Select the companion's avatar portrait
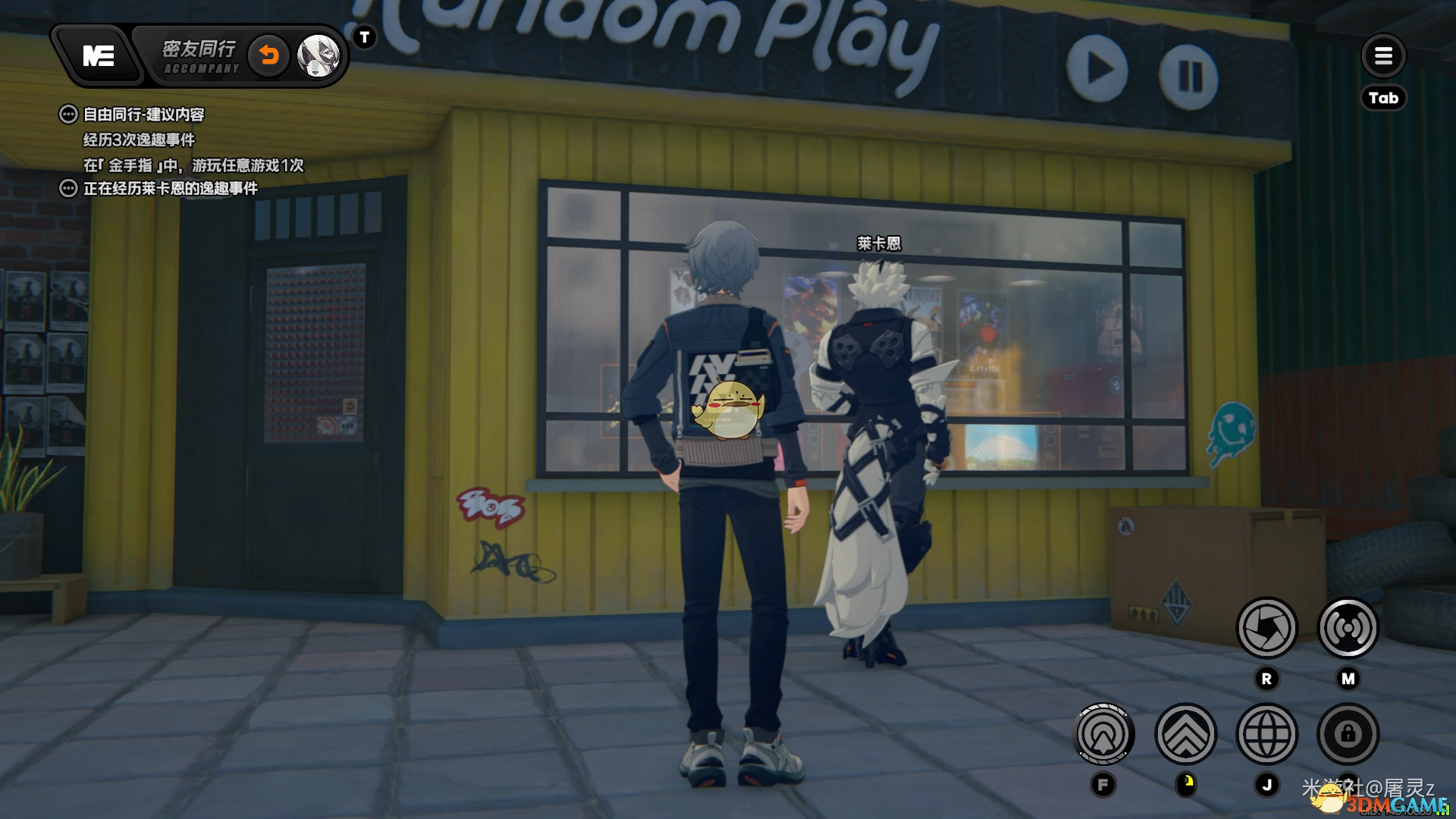Viewport: 1456px width, 819px height. [318, 55]
